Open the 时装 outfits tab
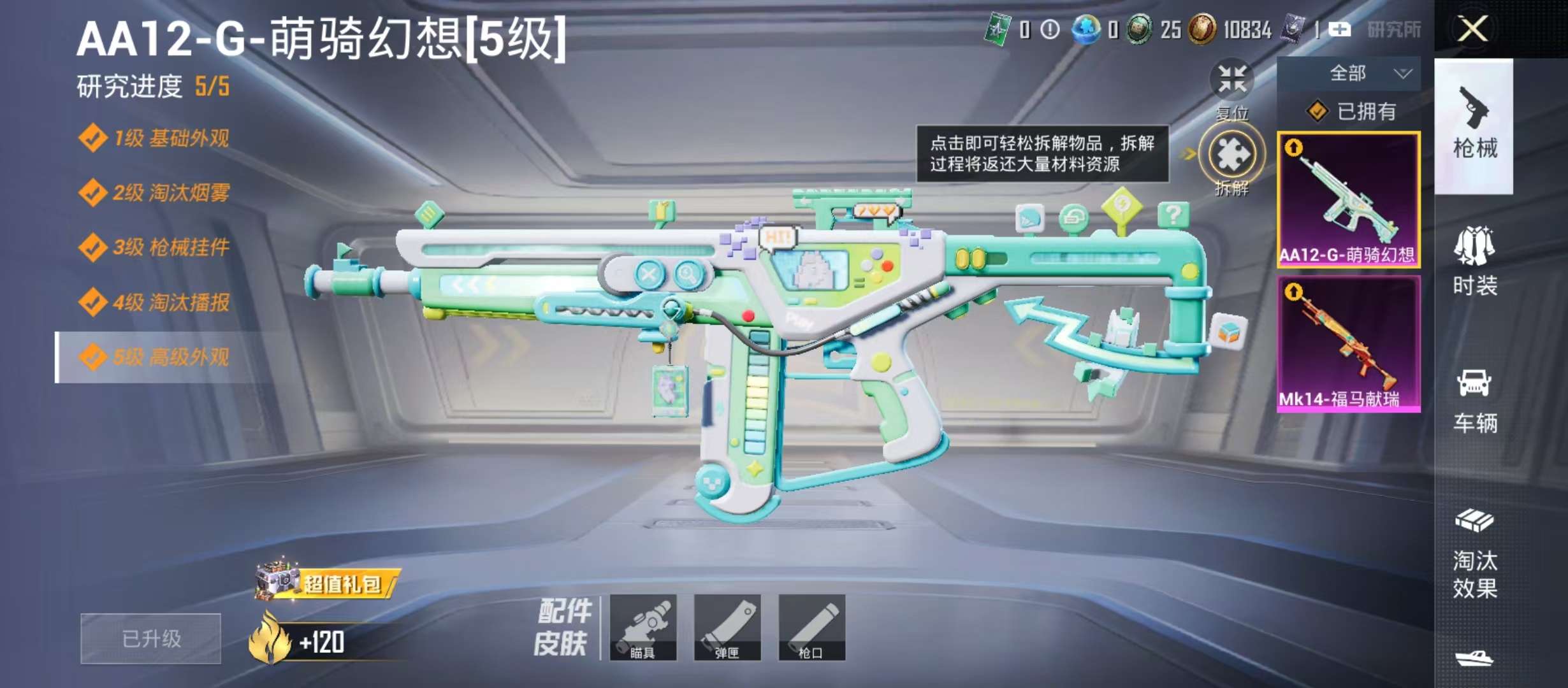Screen dimensions: 1568x688 1474,261
